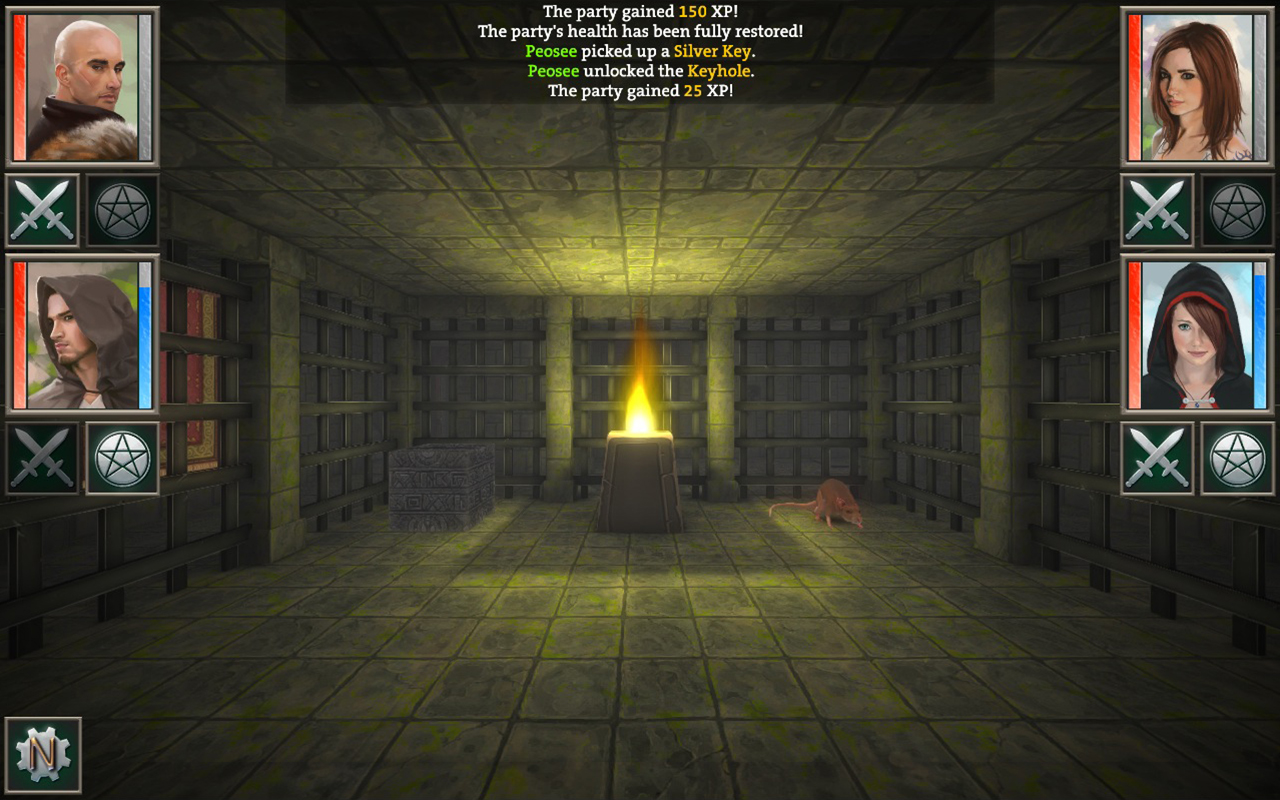Open the redhead woman's spell pentacle icon
The width and height of the screenshot is (1280, 800).
click(x=1238, y=210)
